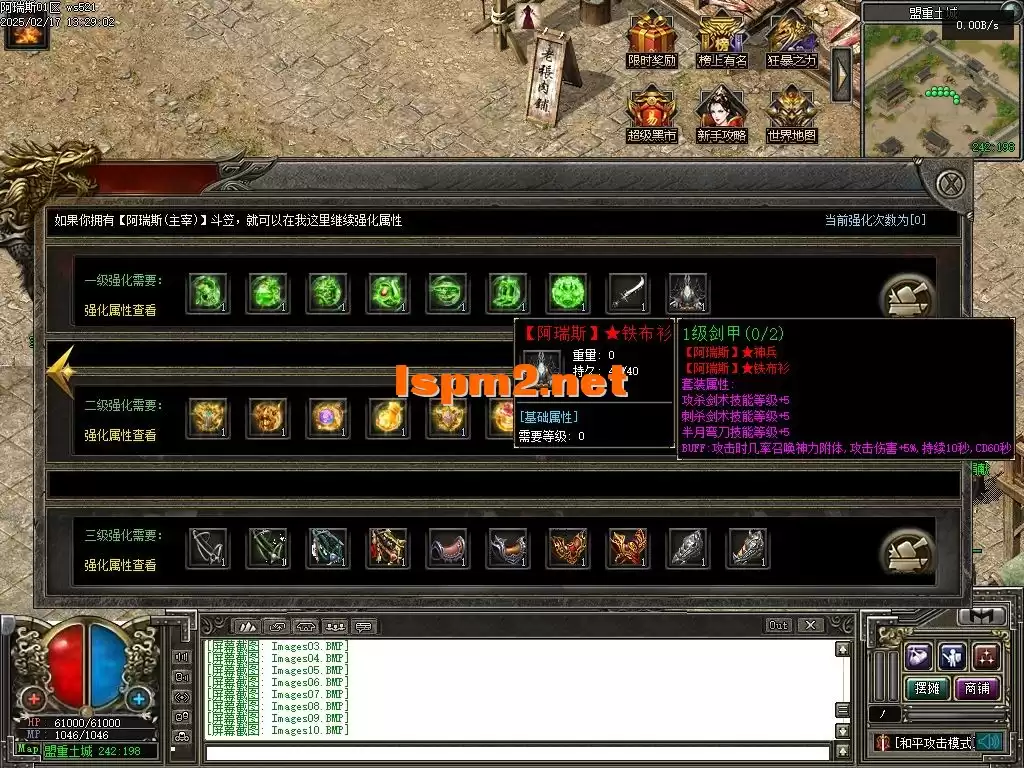Click the tier-one enhancement hammer button
1024x768 pixels.
pyautogui.click(x=907, y=297)
